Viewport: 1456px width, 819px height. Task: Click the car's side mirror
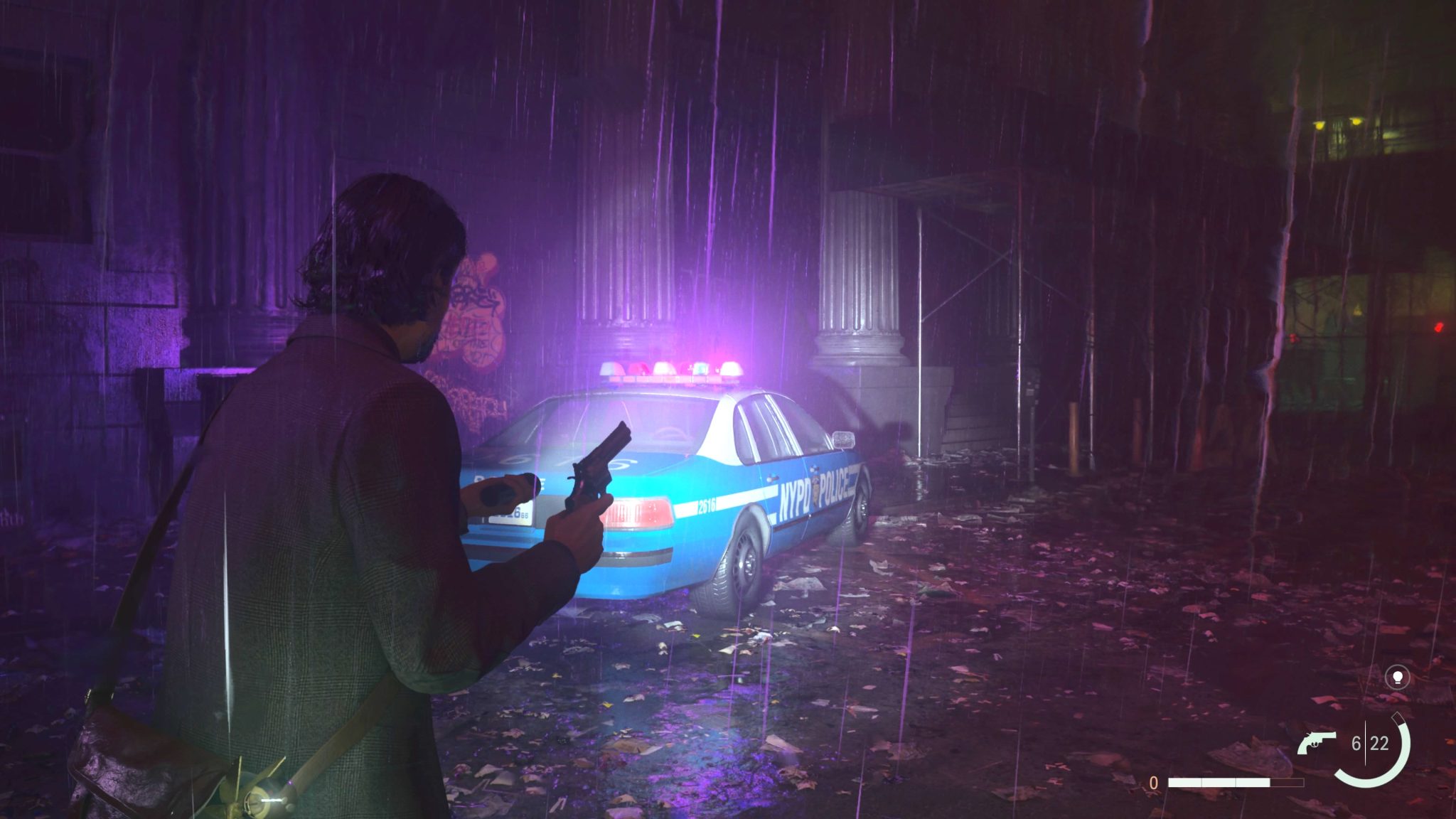click(x=843, y=439)
